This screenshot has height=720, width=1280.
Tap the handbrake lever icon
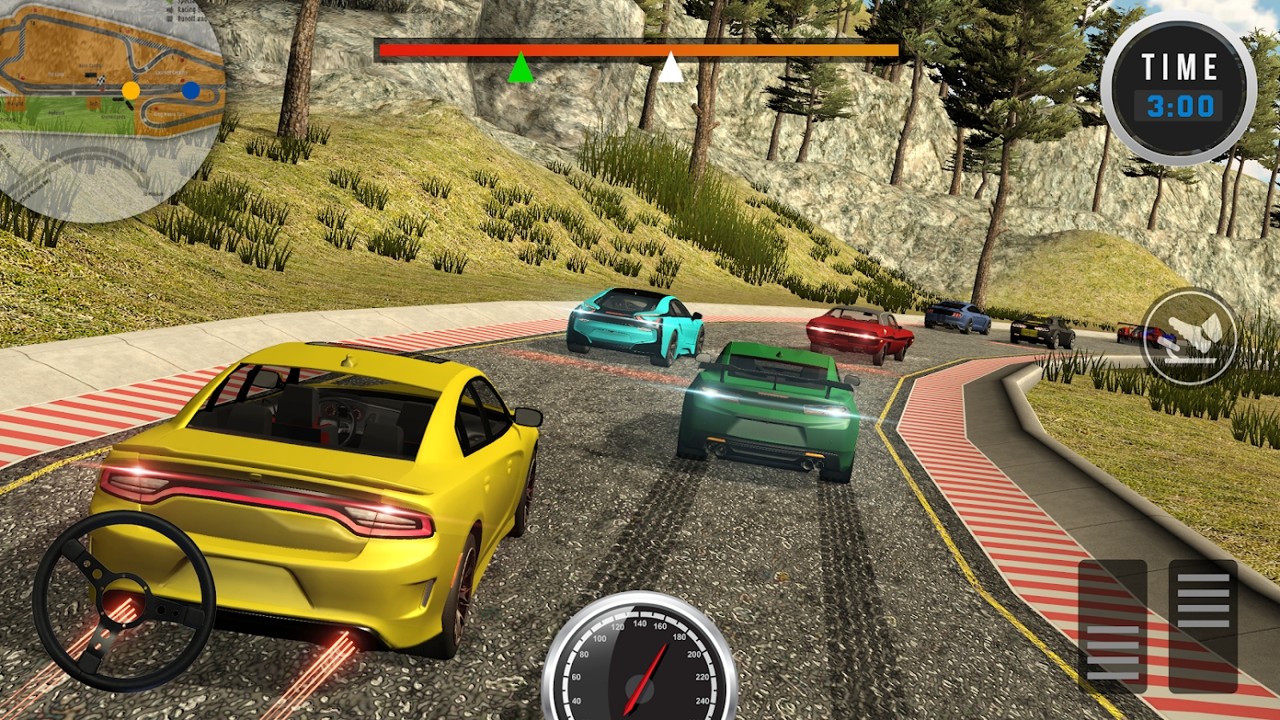pyautogui.click(x=1189, y=337)
